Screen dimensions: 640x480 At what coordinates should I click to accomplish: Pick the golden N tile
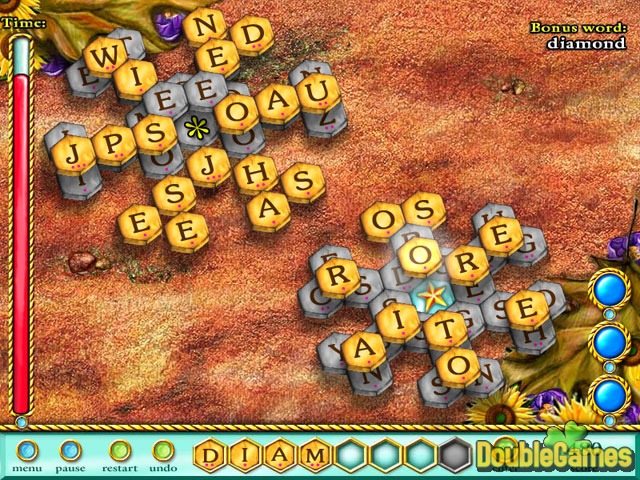203,24
